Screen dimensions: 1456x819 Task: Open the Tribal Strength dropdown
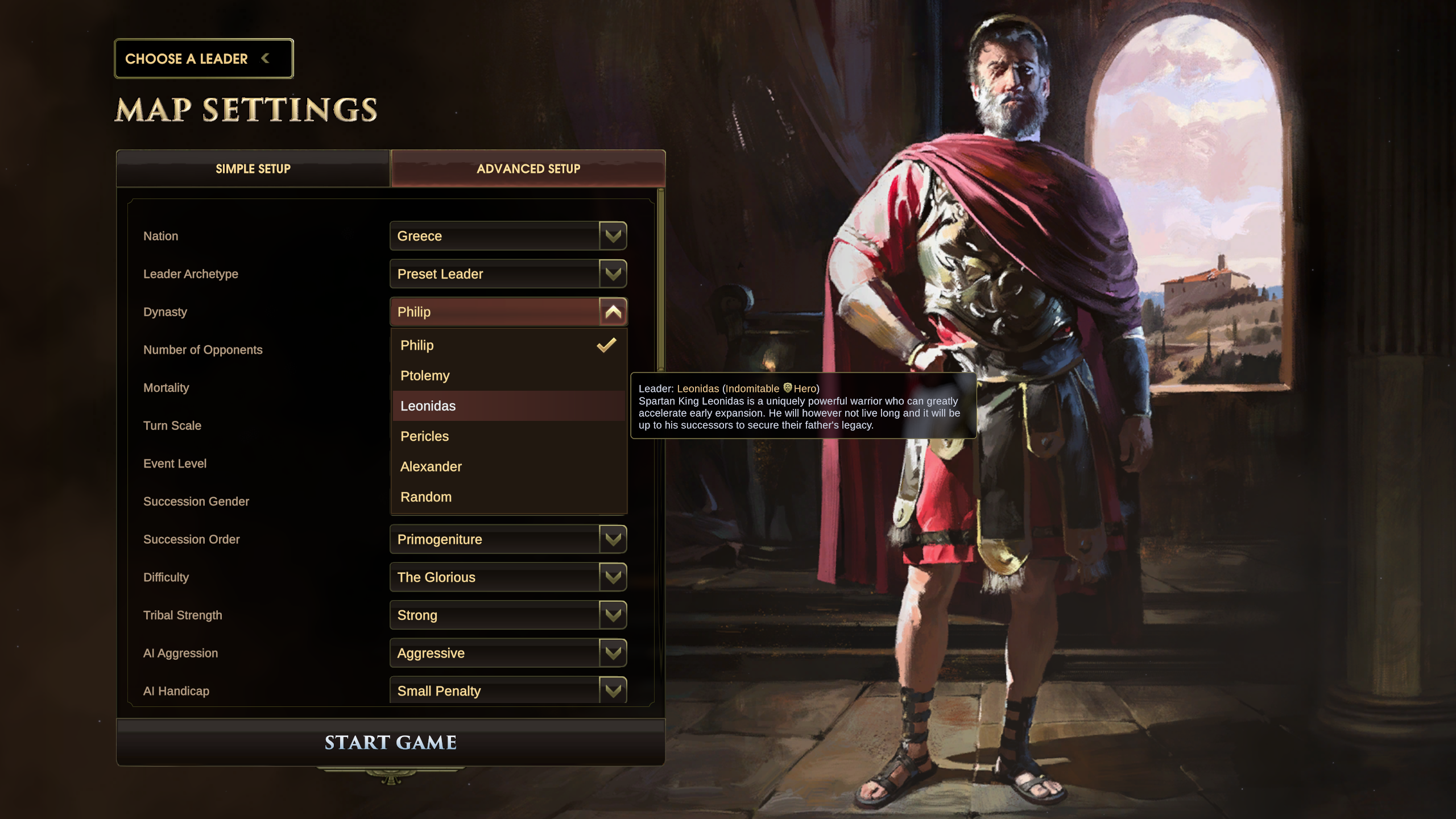[x=508, y=615]
